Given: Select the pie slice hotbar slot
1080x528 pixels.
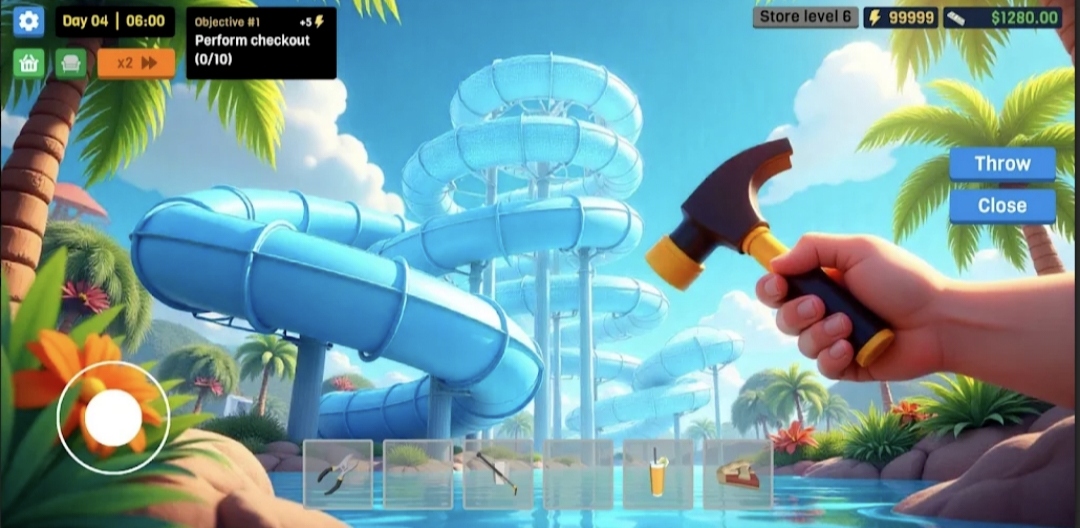Looking at the screenshot, I should [738, 473].
